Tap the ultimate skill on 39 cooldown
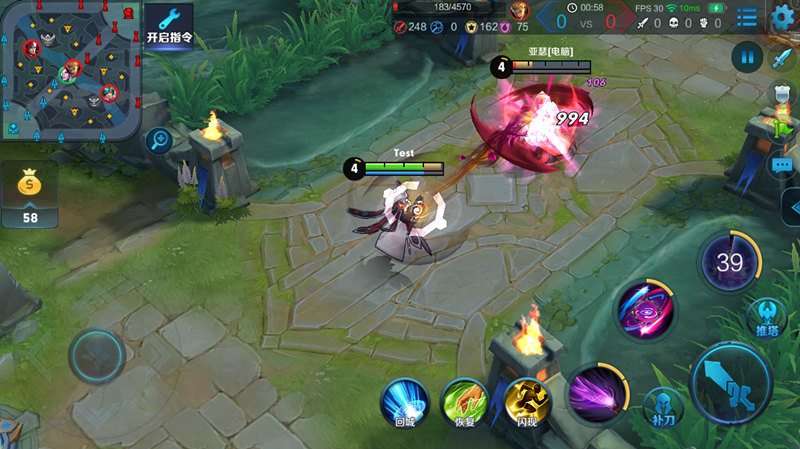The image size is (800, 449). click(729, 264)
